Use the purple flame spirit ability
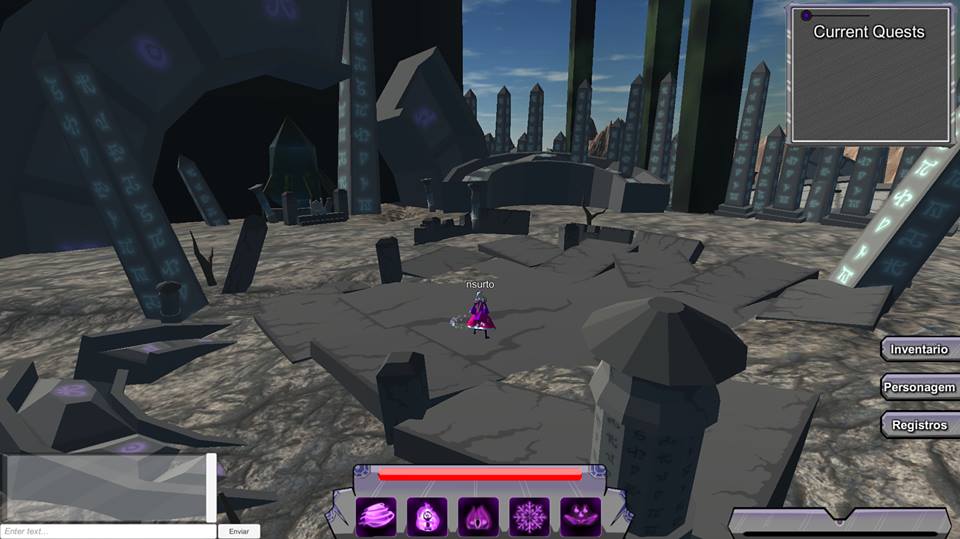960x539 pixels. [427, 516]
